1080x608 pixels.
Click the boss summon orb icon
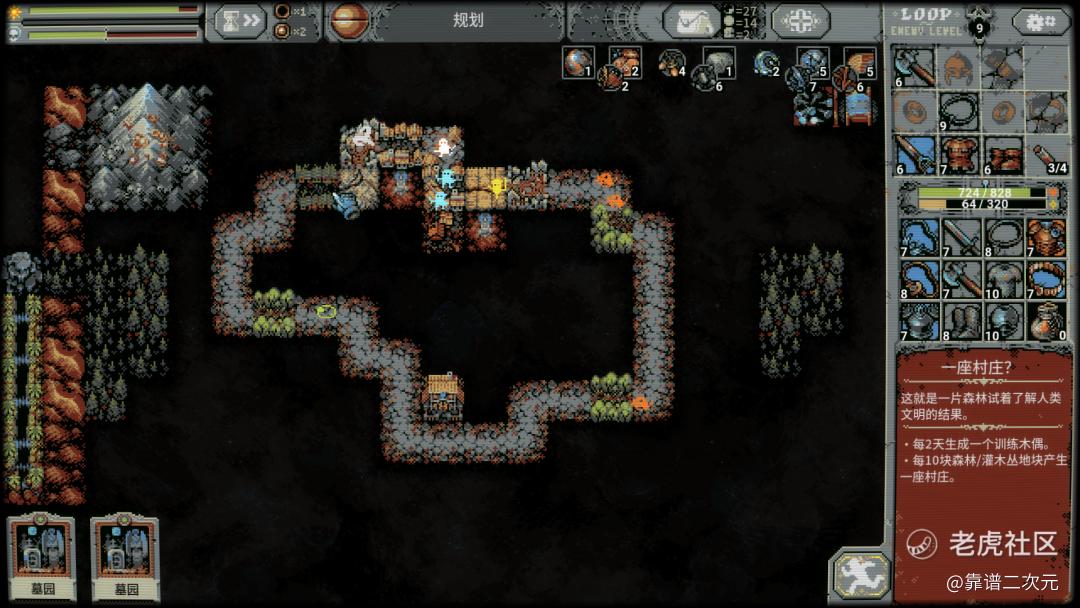tap(348, 20)
